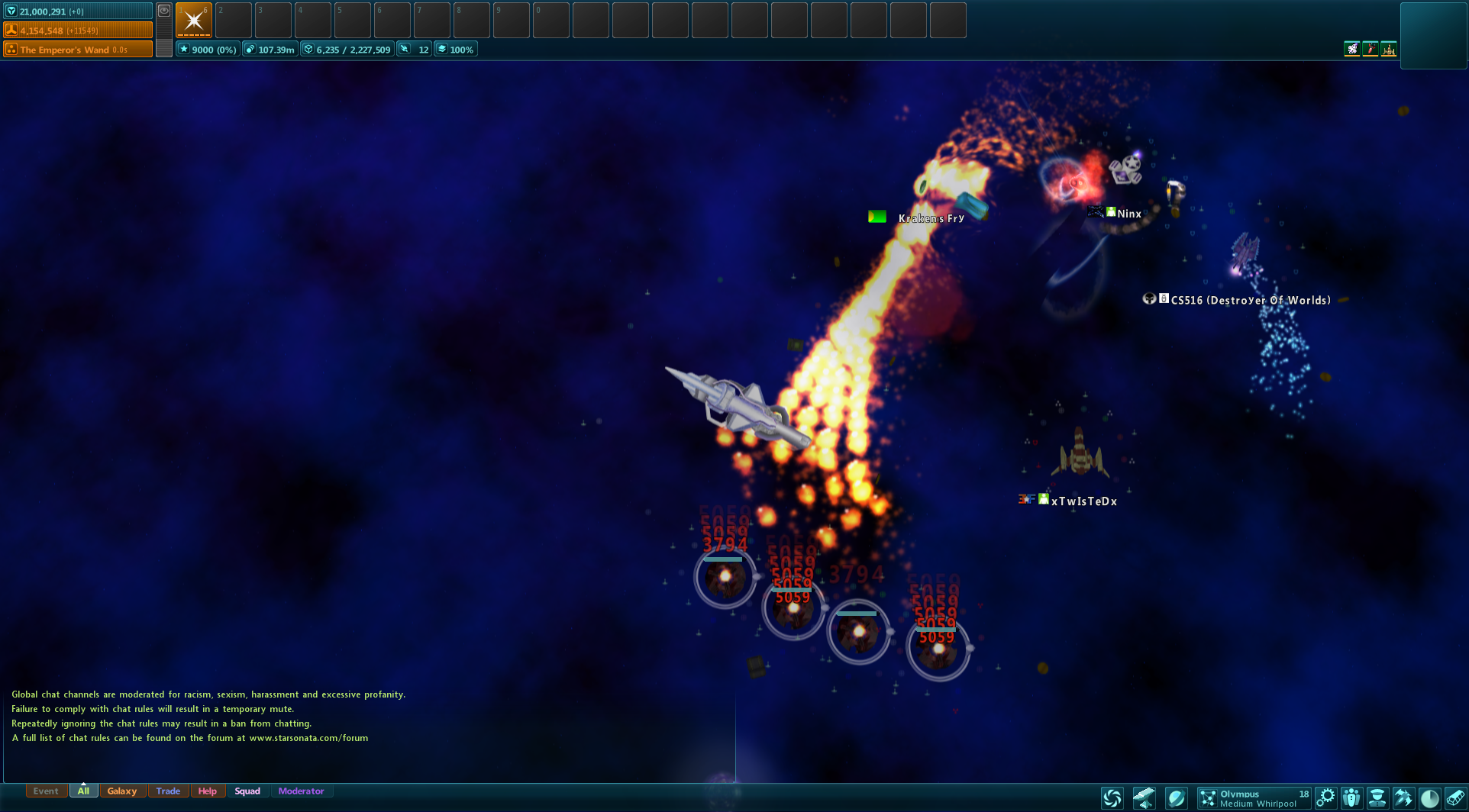Switch to the Trade chat tab
This screenshot has height=812, width=1469.
(x=168, y=791)
